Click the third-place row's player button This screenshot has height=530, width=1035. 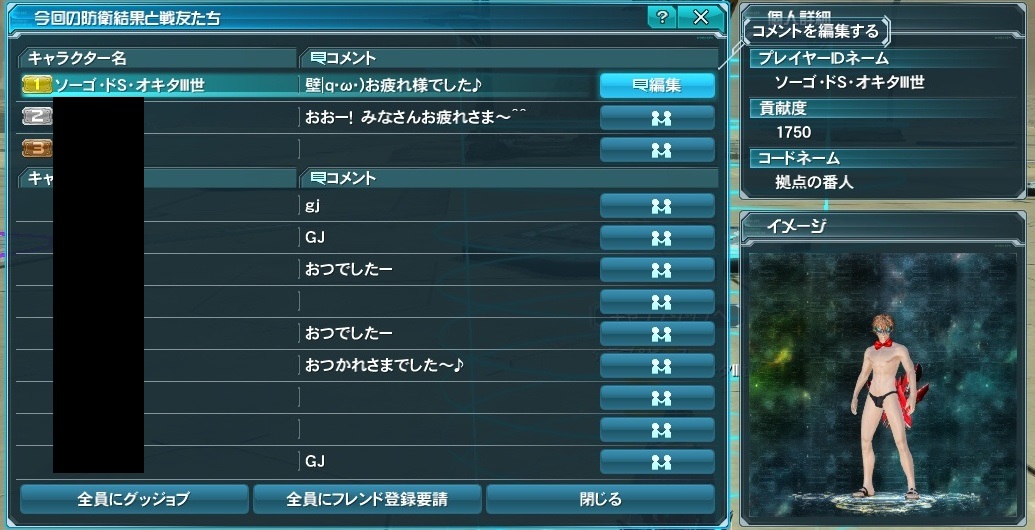(x=657, y=150)
